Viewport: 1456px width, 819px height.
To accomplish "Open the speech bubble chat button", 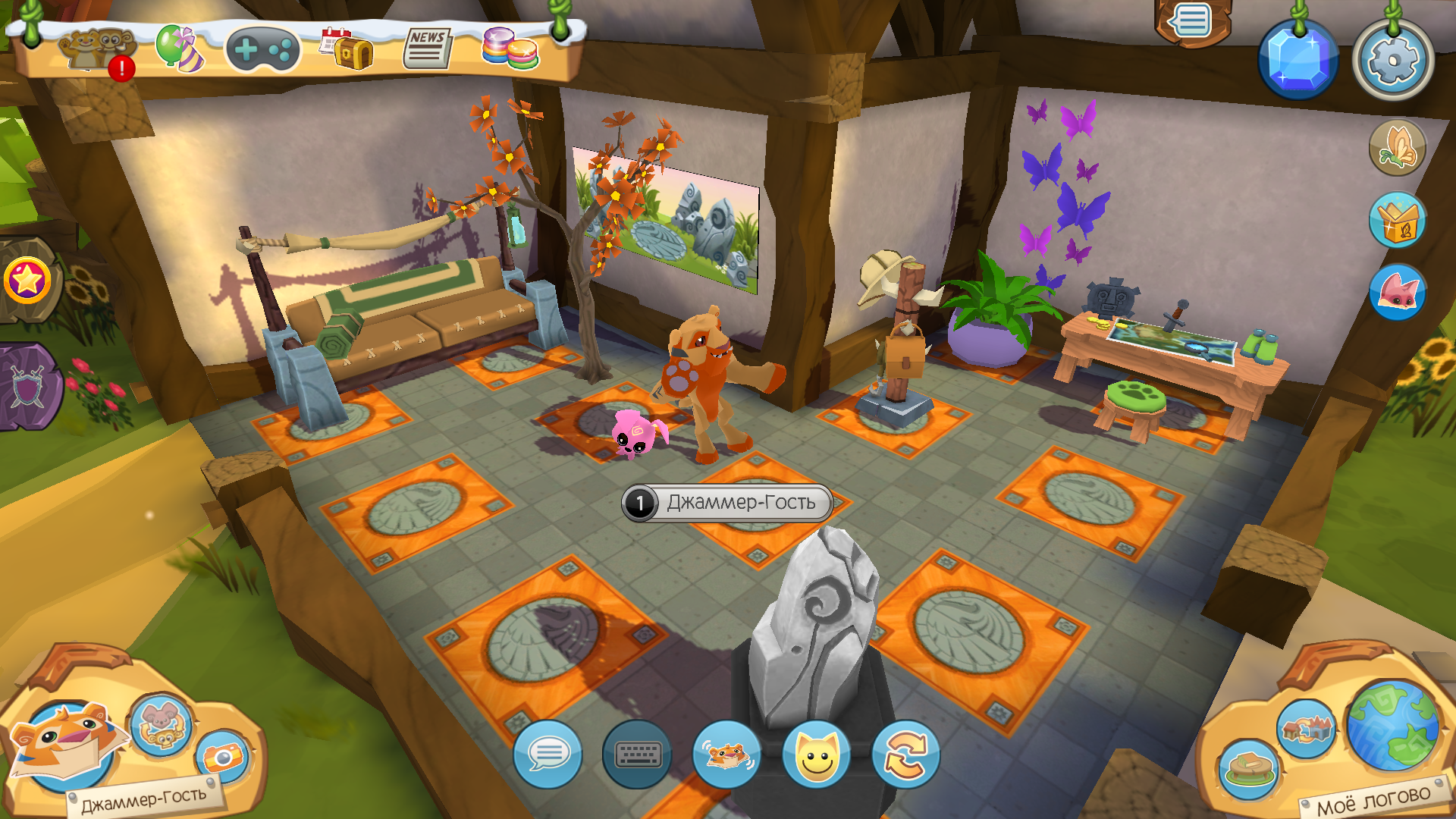I will tap(548, 755).
